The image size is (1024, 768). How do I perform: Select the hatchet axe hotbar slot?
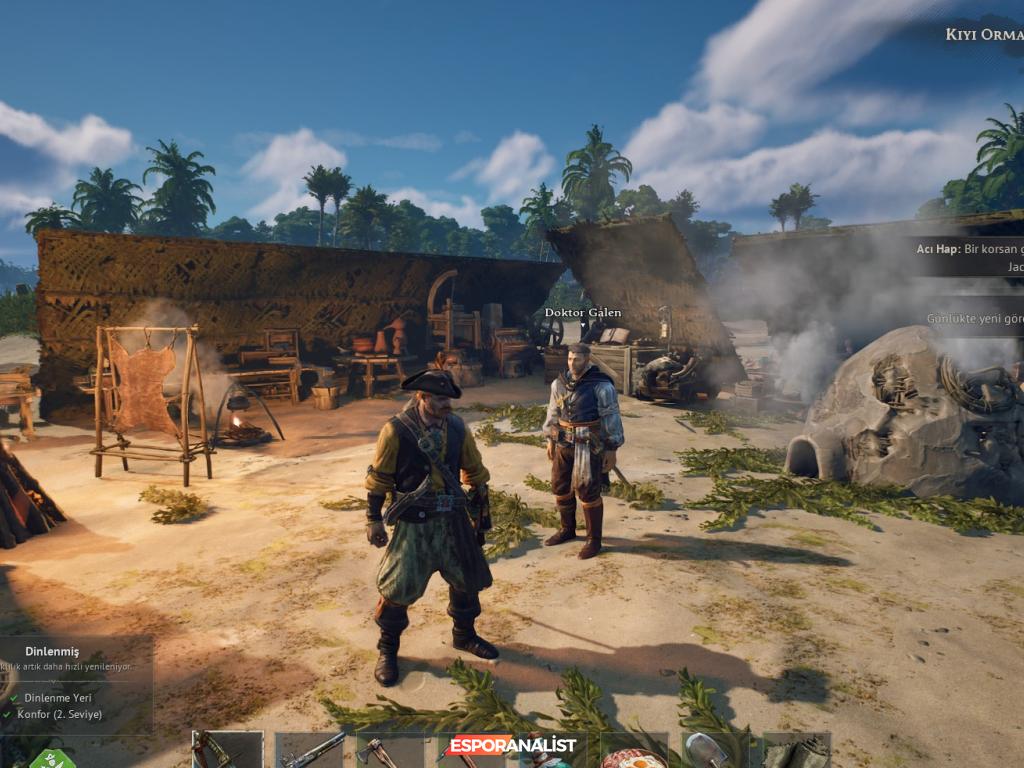(389, 750)
